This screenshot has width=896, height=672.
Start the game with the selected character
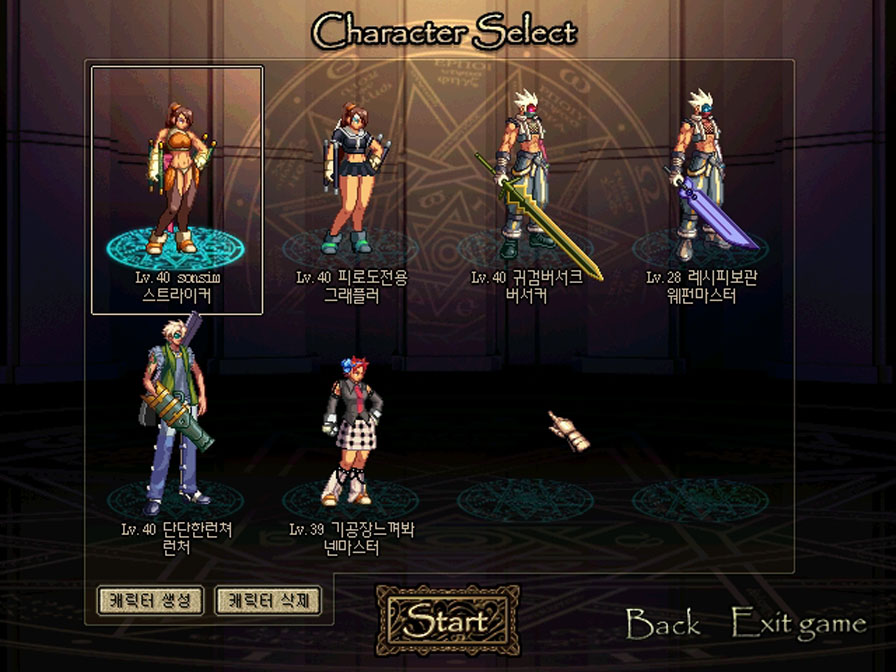[447, 620]
